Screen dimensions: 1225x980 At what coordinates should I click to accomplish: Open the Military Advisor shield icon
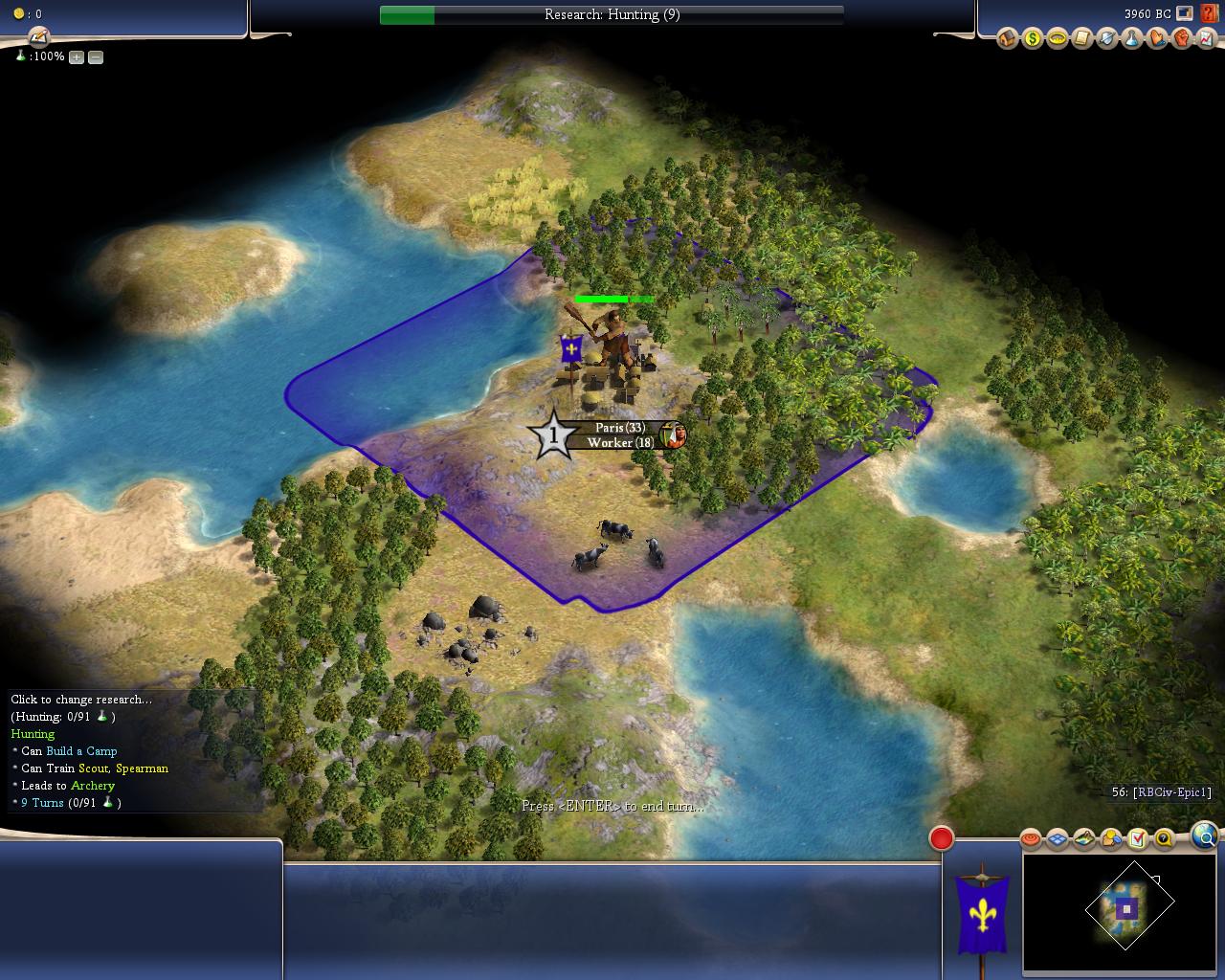coord(1106,38)
